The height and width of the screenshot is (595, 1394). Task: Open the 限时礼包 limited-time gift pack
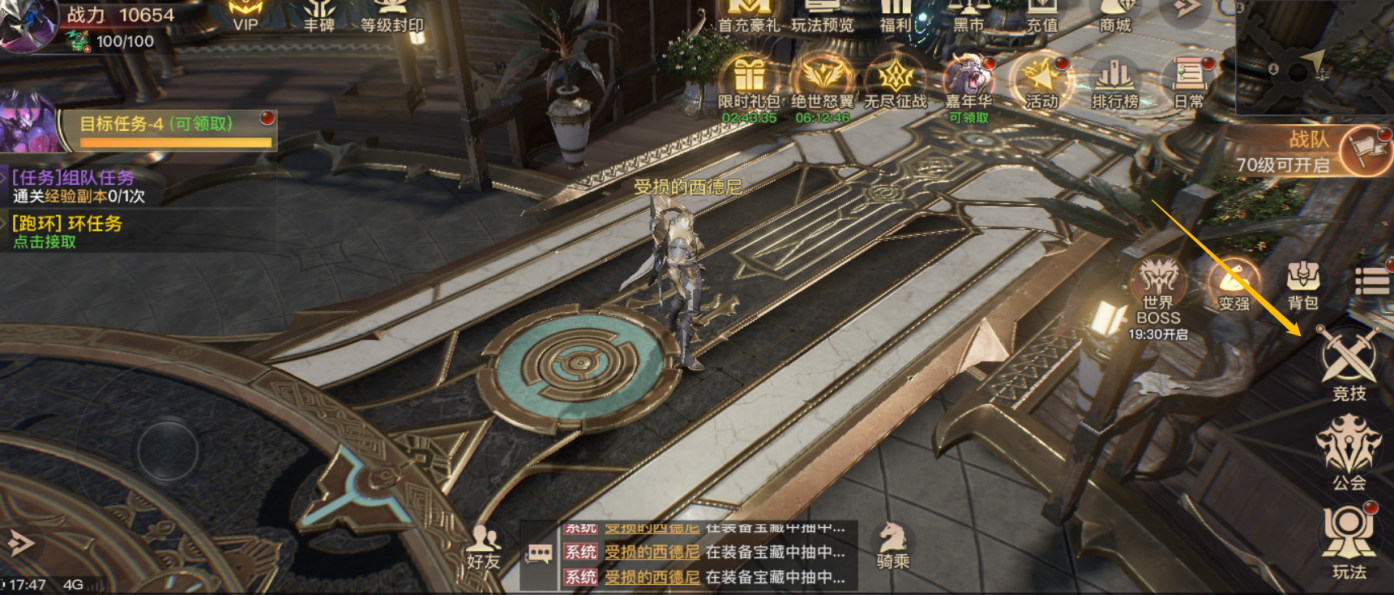747,80
